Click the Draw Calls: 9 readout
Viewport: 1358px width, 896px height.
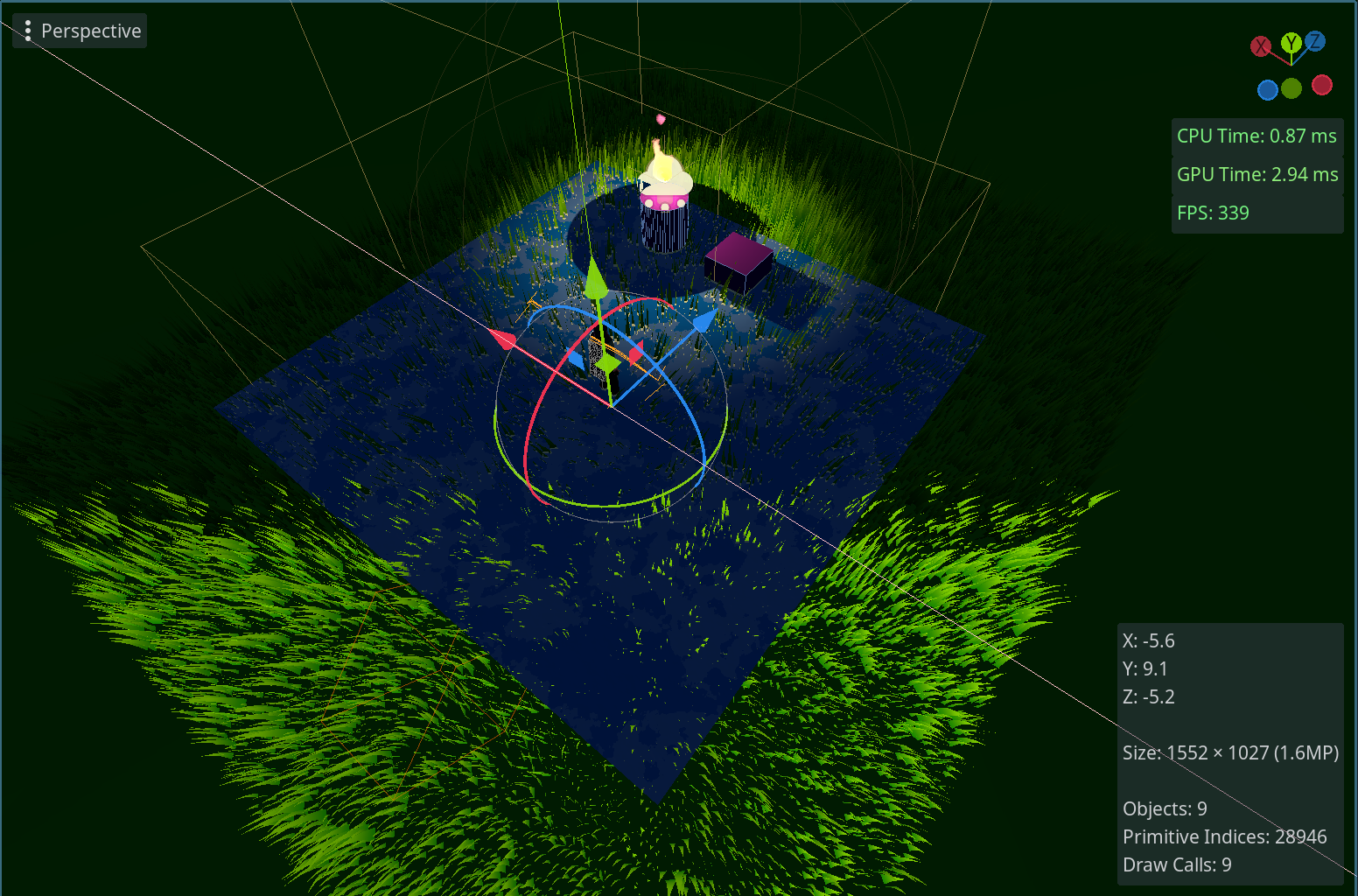(x=1177, y=864)
